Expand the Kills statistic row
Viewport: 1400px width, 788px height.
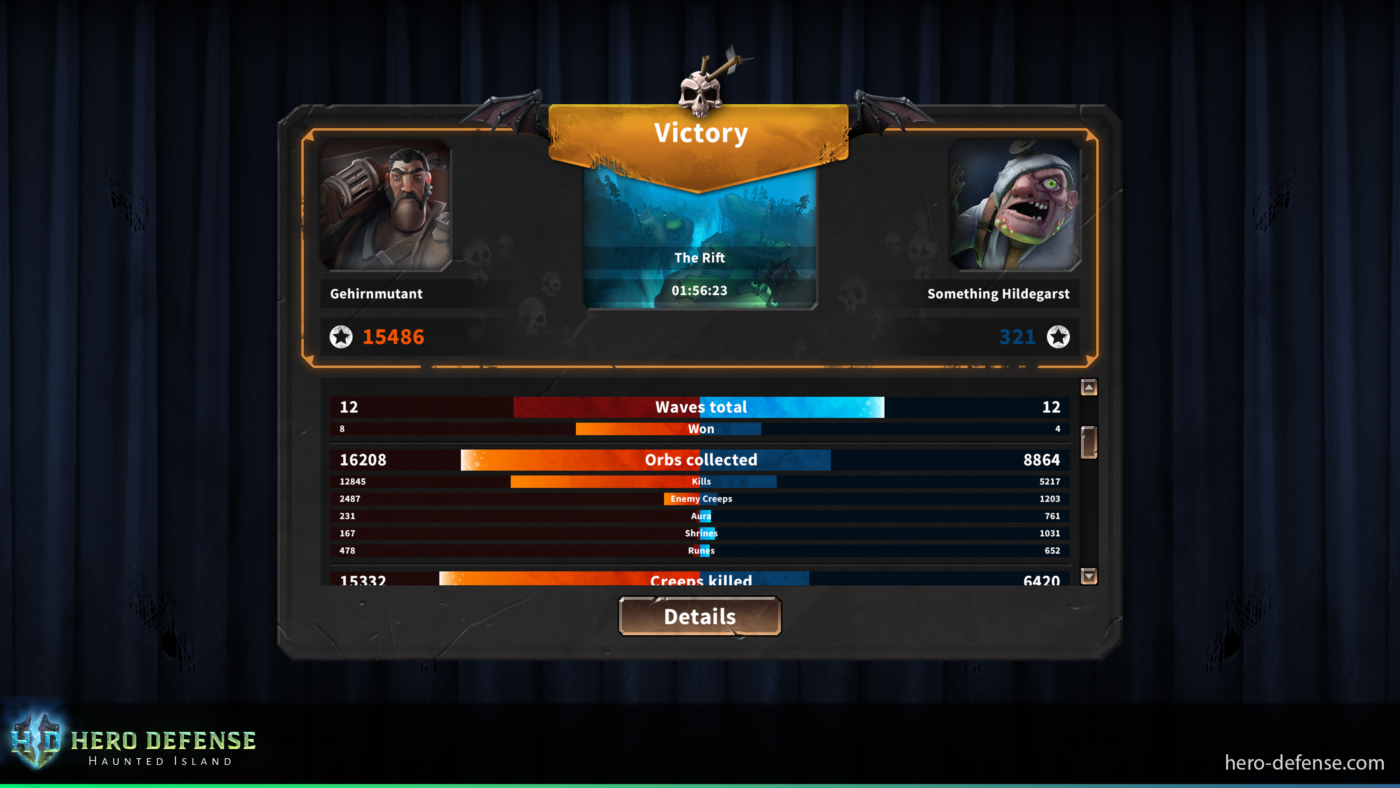click(x=700, y=481)
